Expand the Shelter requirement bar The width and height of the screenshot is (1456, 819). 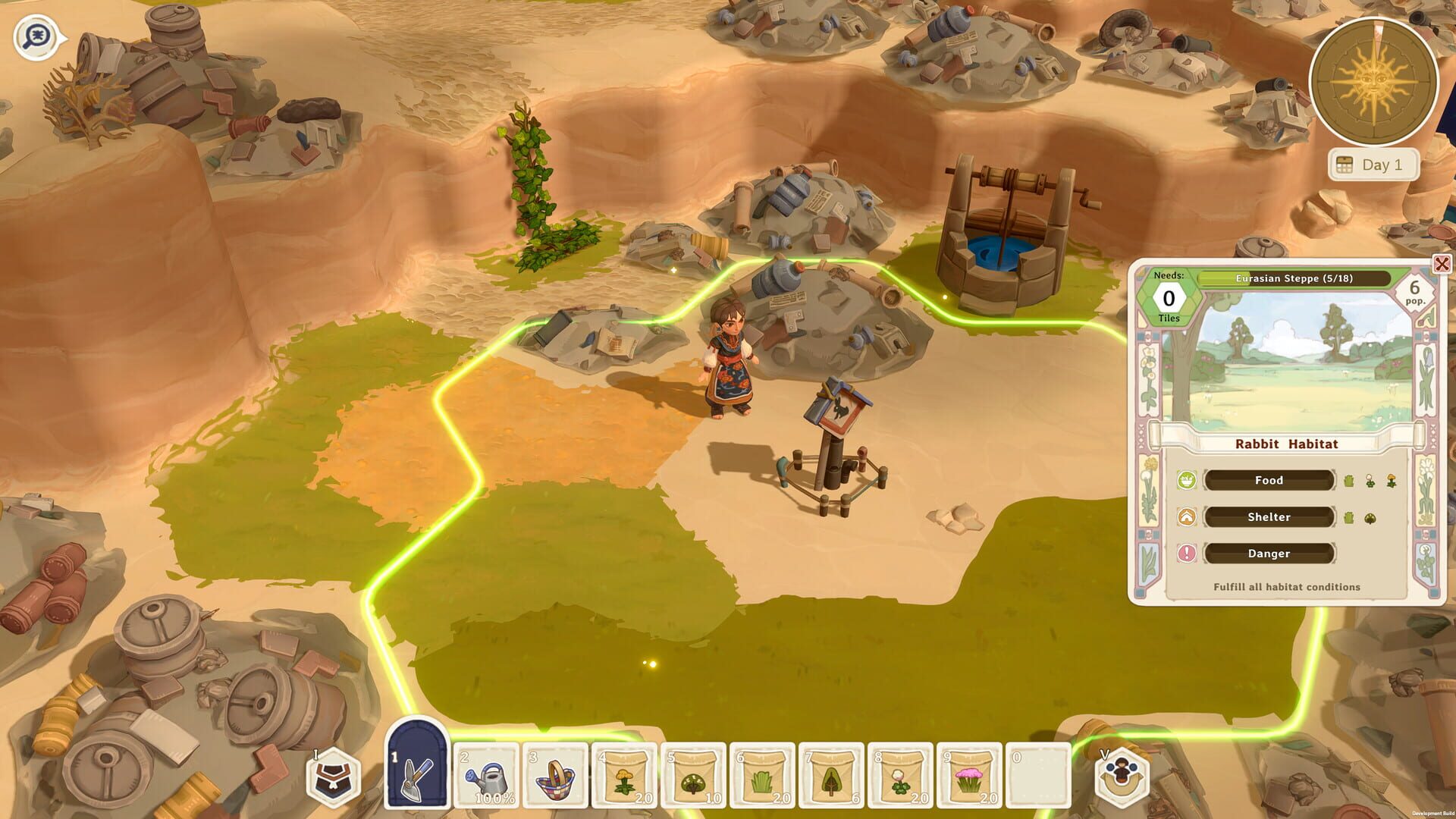tap(1269, 516)
